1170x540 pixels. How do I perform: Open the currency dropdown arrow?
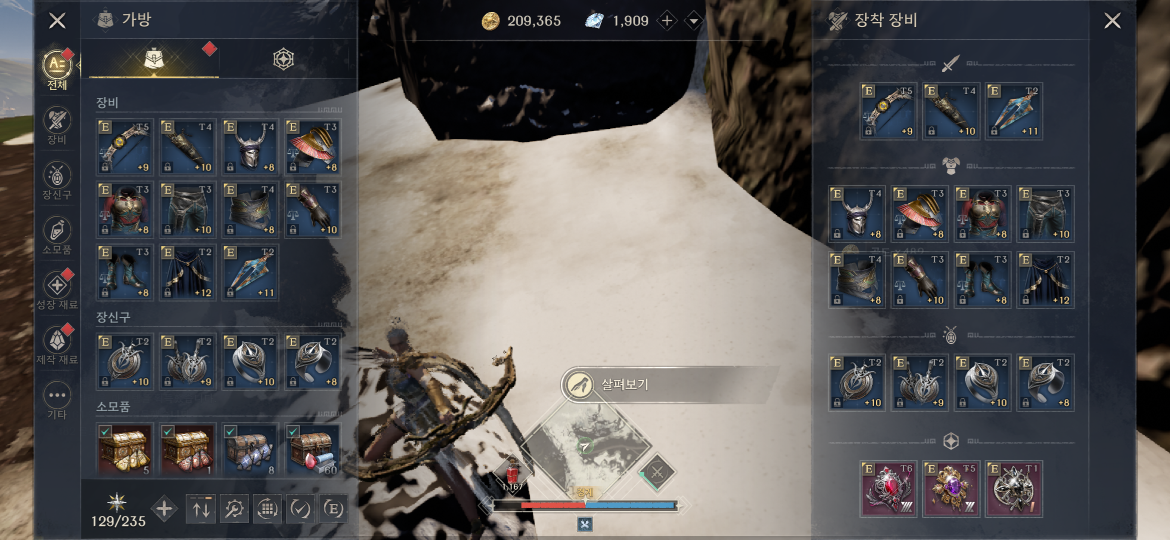click(693, 21)
